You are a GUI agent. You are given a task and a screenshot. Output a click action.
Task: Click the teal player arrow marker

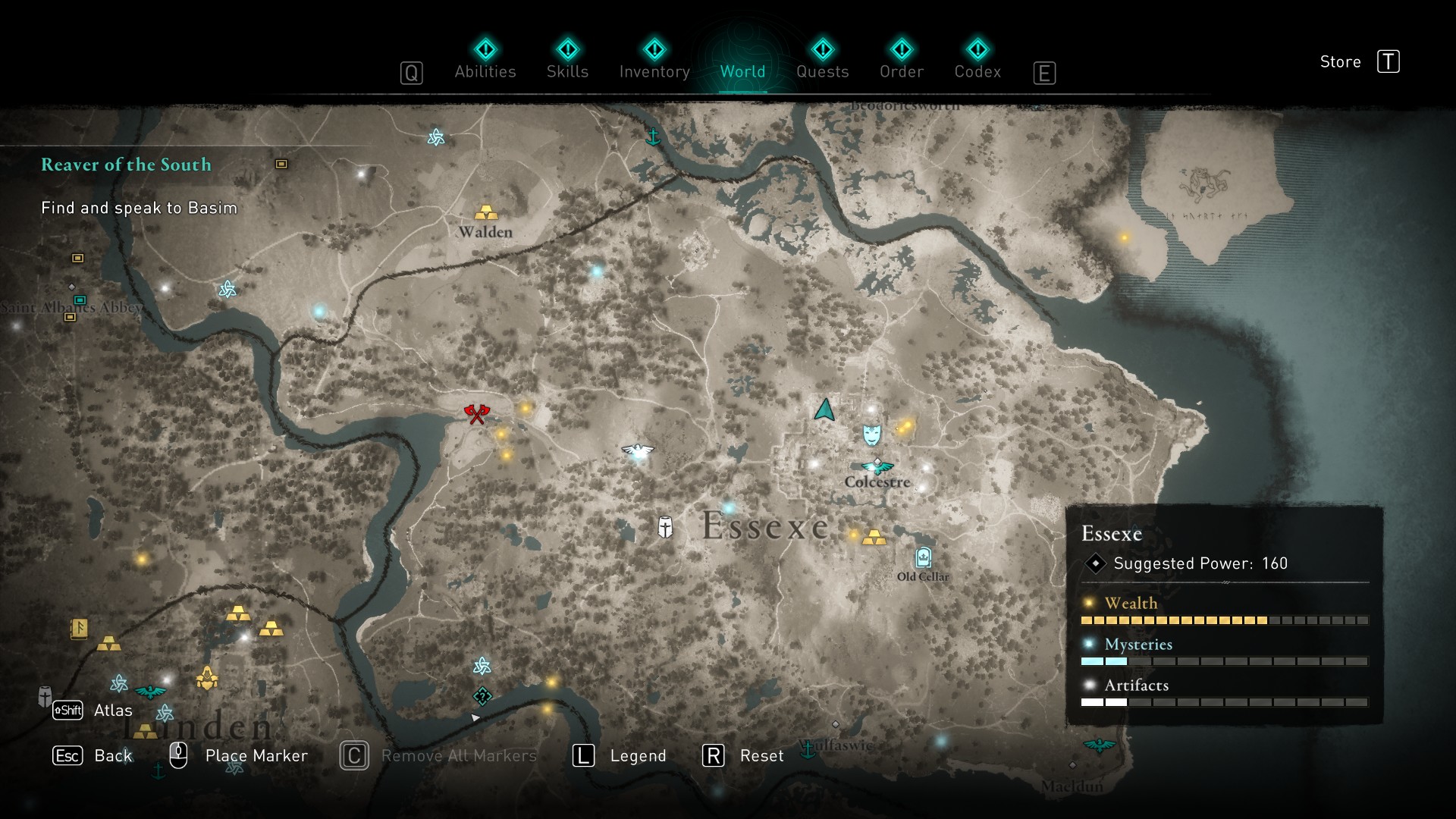click(824, 410)
